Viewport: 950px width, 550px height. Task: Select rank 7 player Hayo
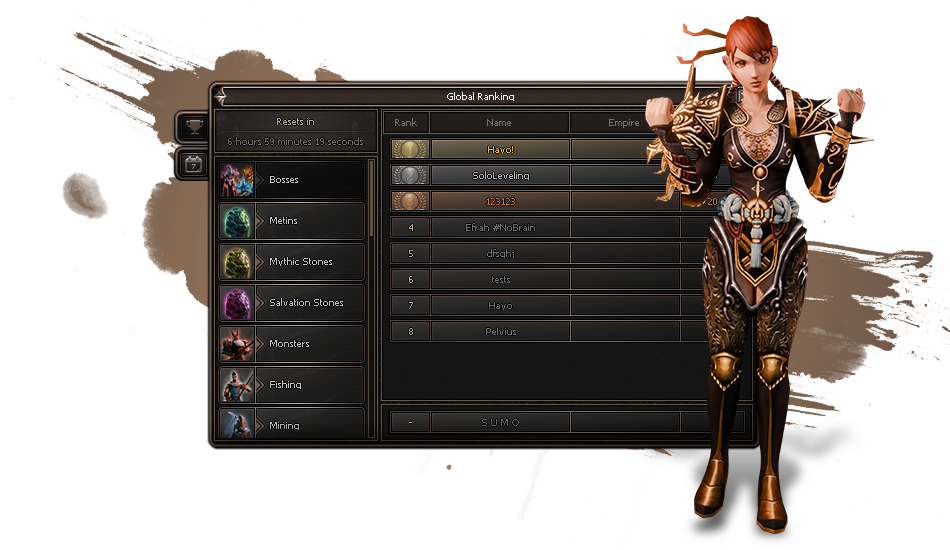[499, 305]
